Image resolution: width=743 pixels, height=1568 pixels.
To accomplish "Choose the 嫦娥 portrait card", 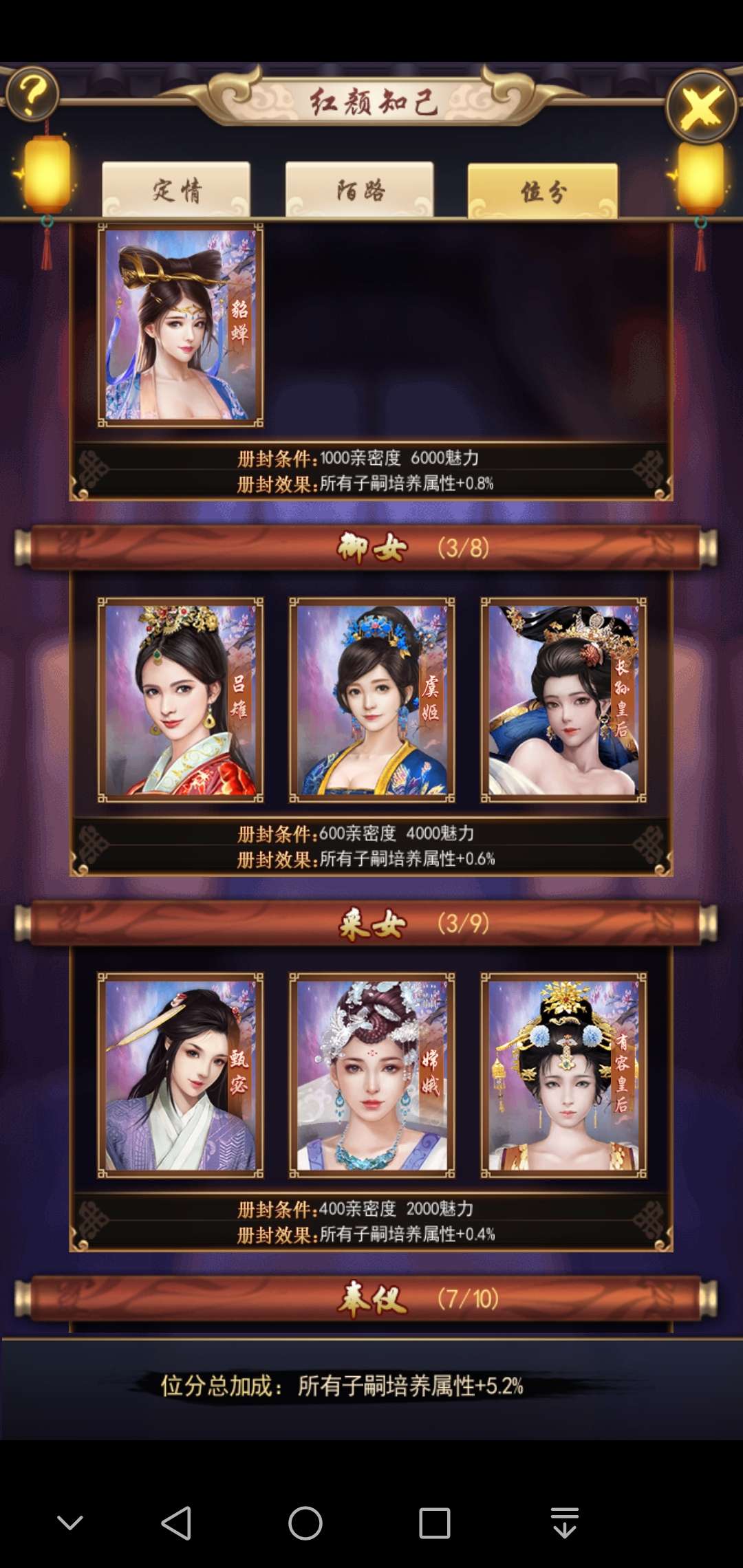I will [x=371, y=1076].
